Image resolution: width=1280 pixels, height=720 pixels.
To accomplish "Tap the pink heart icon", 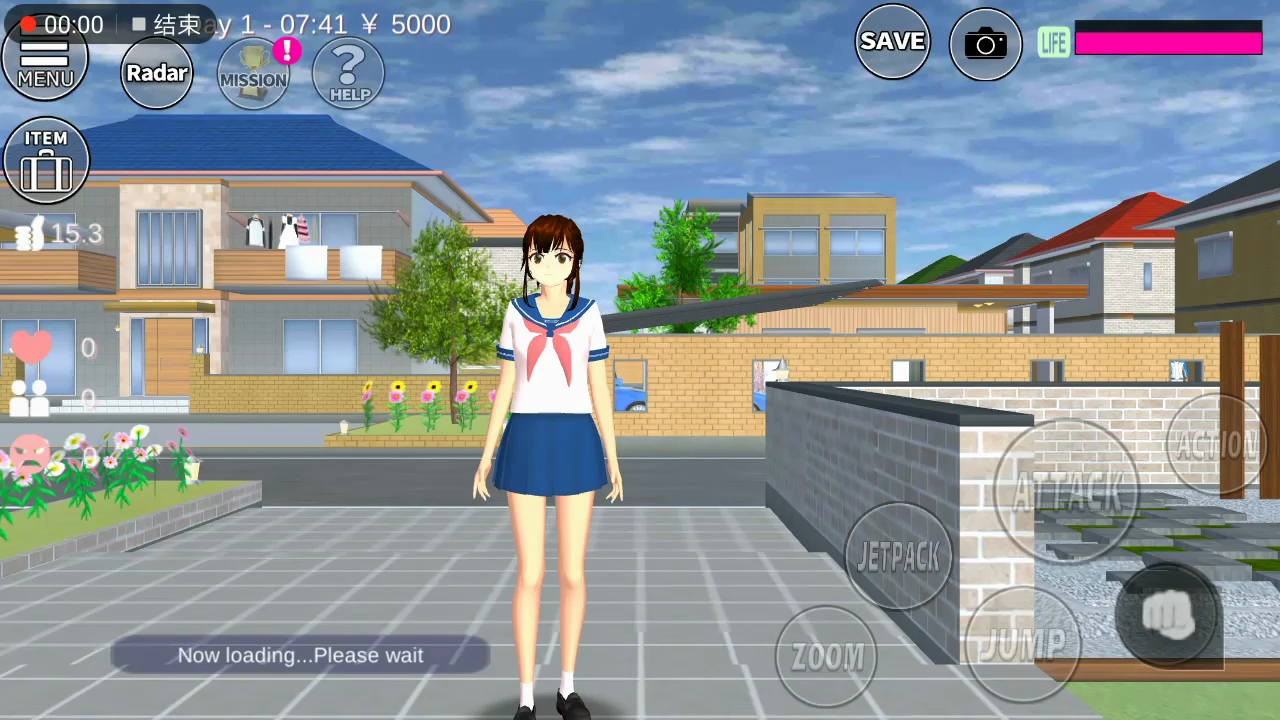I will pos(31,346).
